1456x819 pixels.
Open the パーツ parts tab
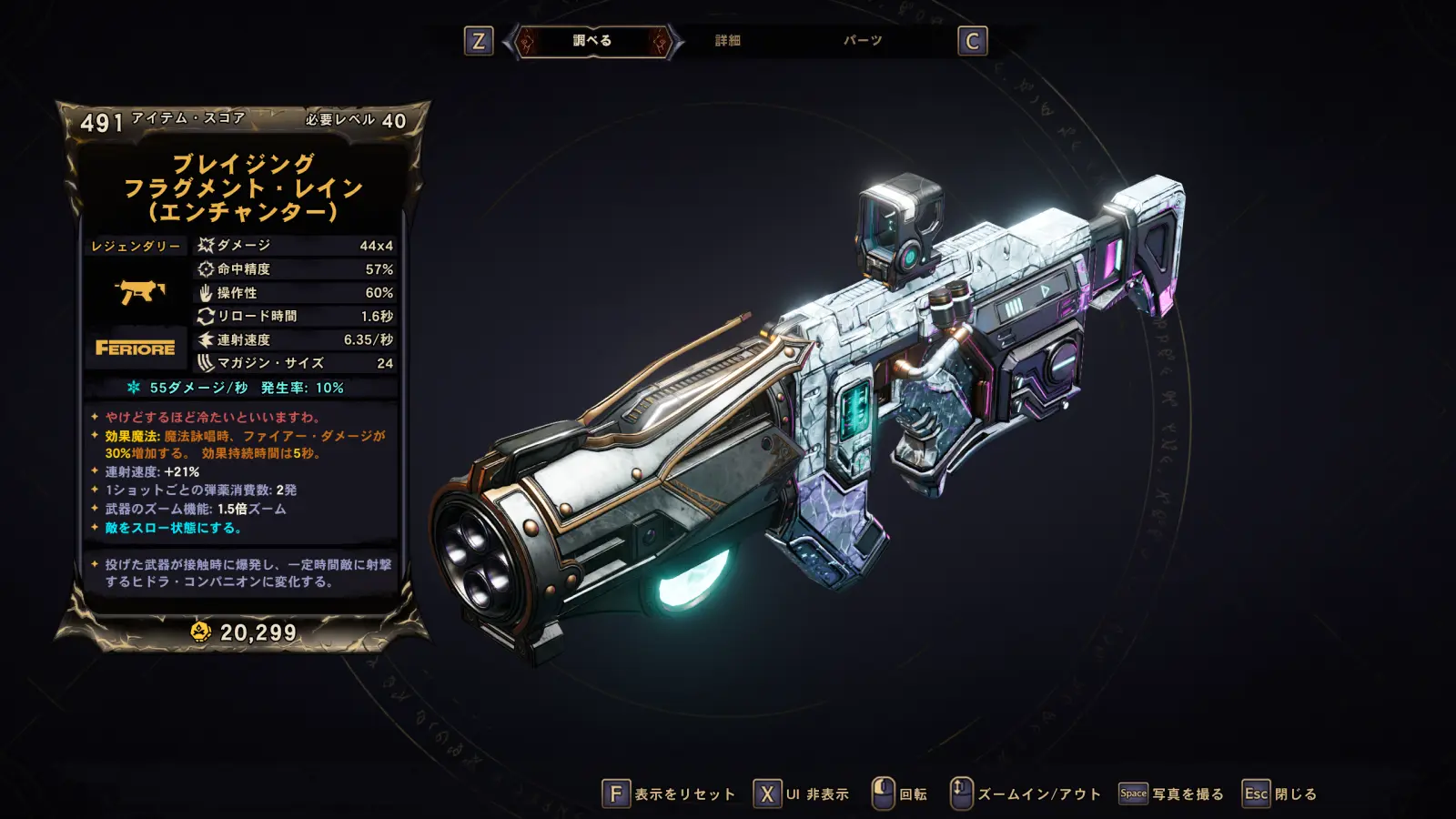[862, 41]
